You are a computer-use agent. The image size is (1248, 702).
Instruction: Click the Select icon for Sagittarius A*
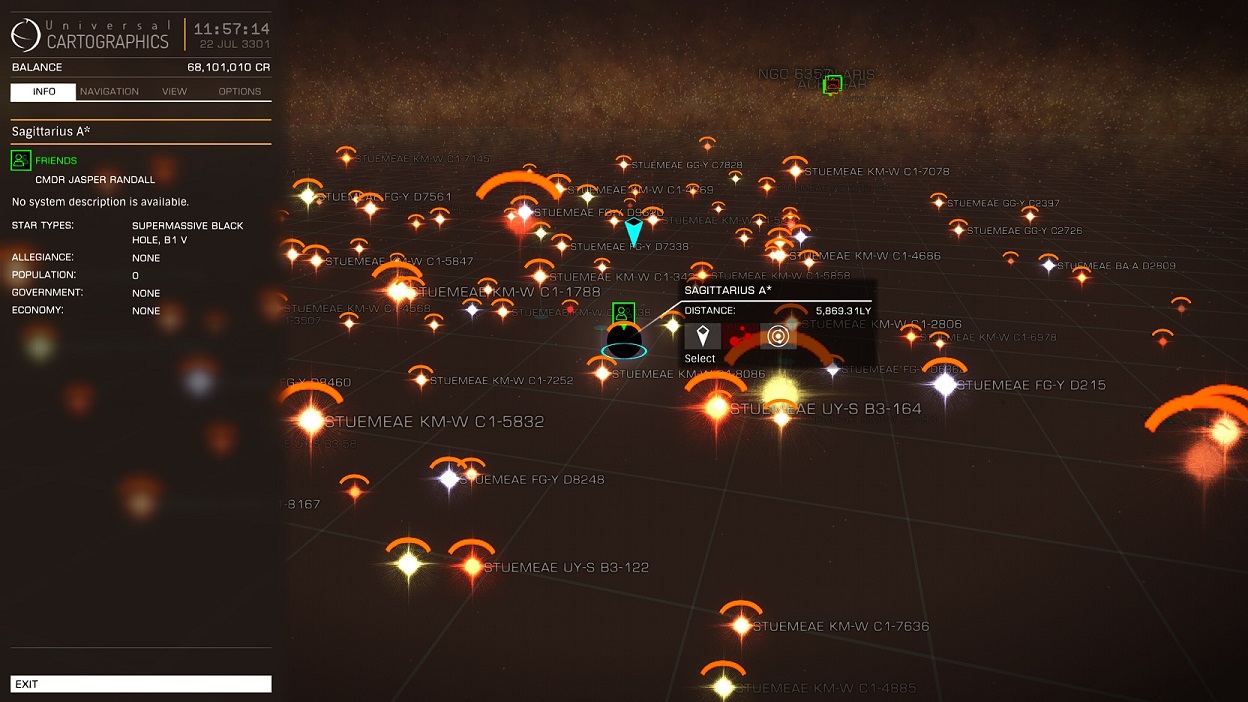tap(702, 336)
